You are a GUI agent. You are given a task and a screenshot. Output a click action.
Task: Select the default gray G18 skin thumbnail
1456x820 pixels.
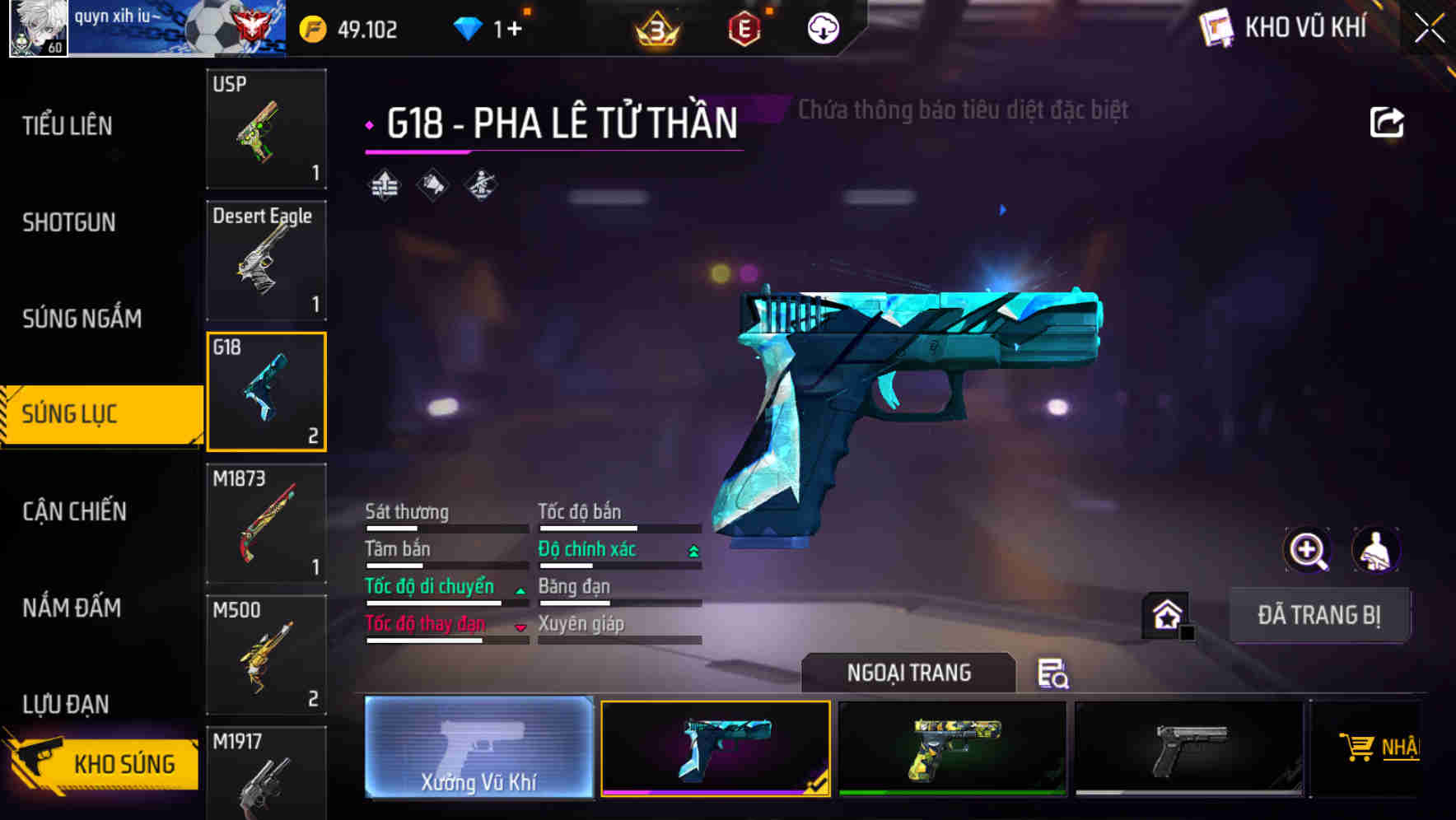point(1188,748)
